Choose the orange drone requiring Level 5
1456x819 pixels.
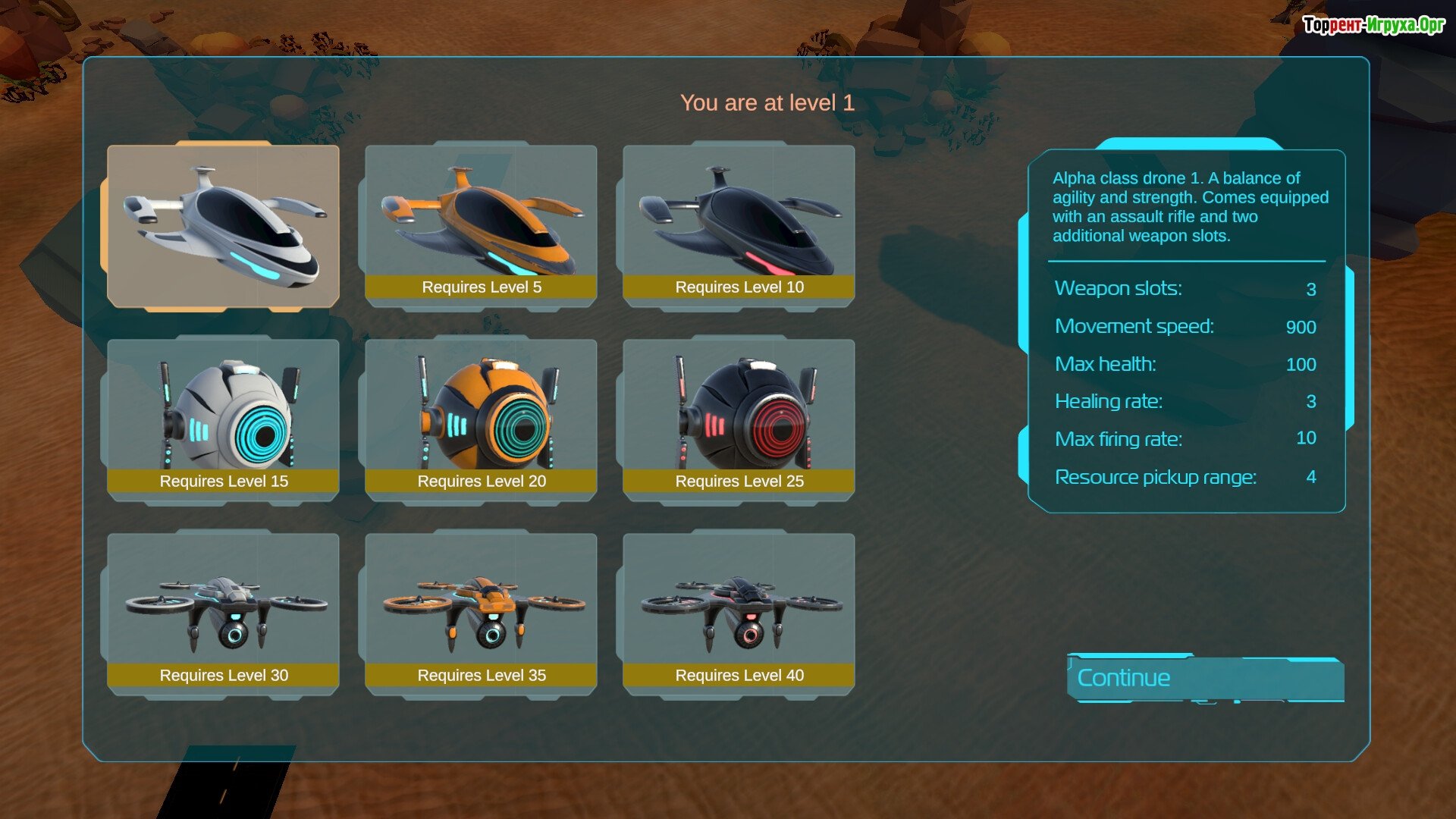coord(481,224)
